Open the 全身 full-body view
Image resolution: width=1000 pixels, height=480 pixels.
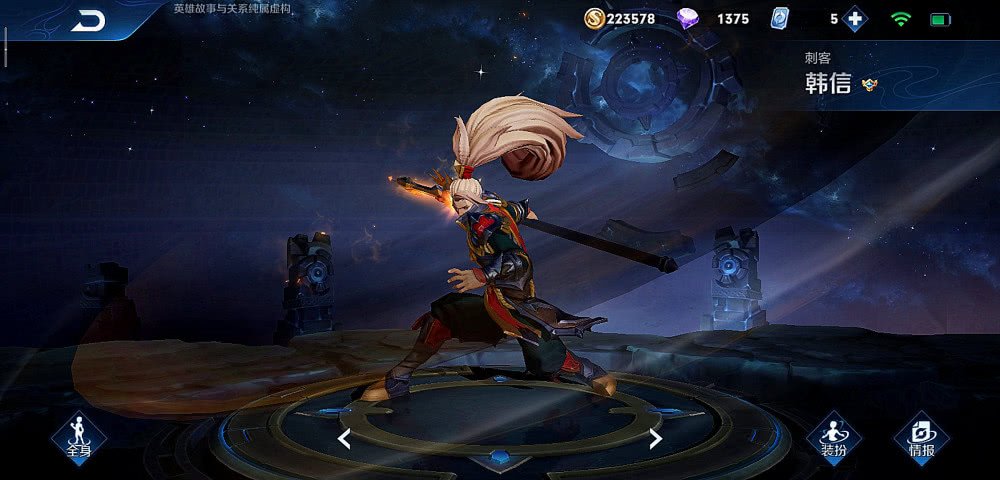point(78,436)
